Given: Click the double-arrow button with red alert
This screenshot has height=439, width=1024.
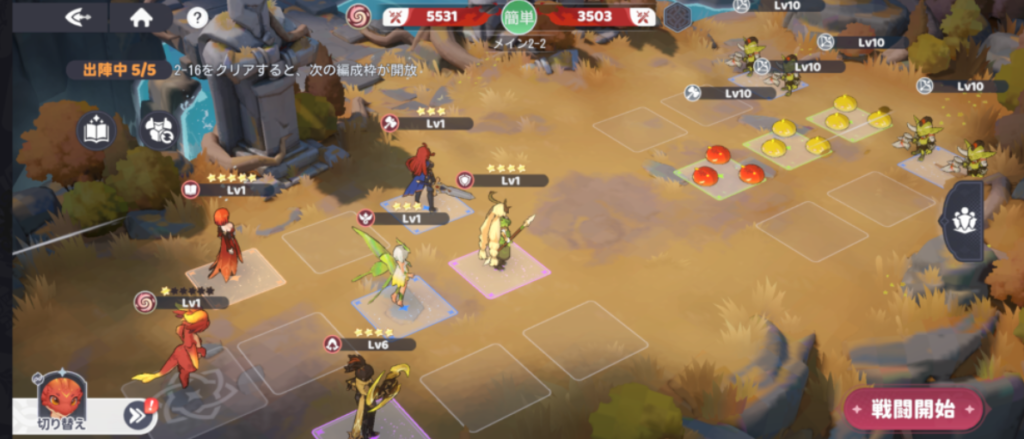Looking at the screenshot, I should [x=138, y=415].
